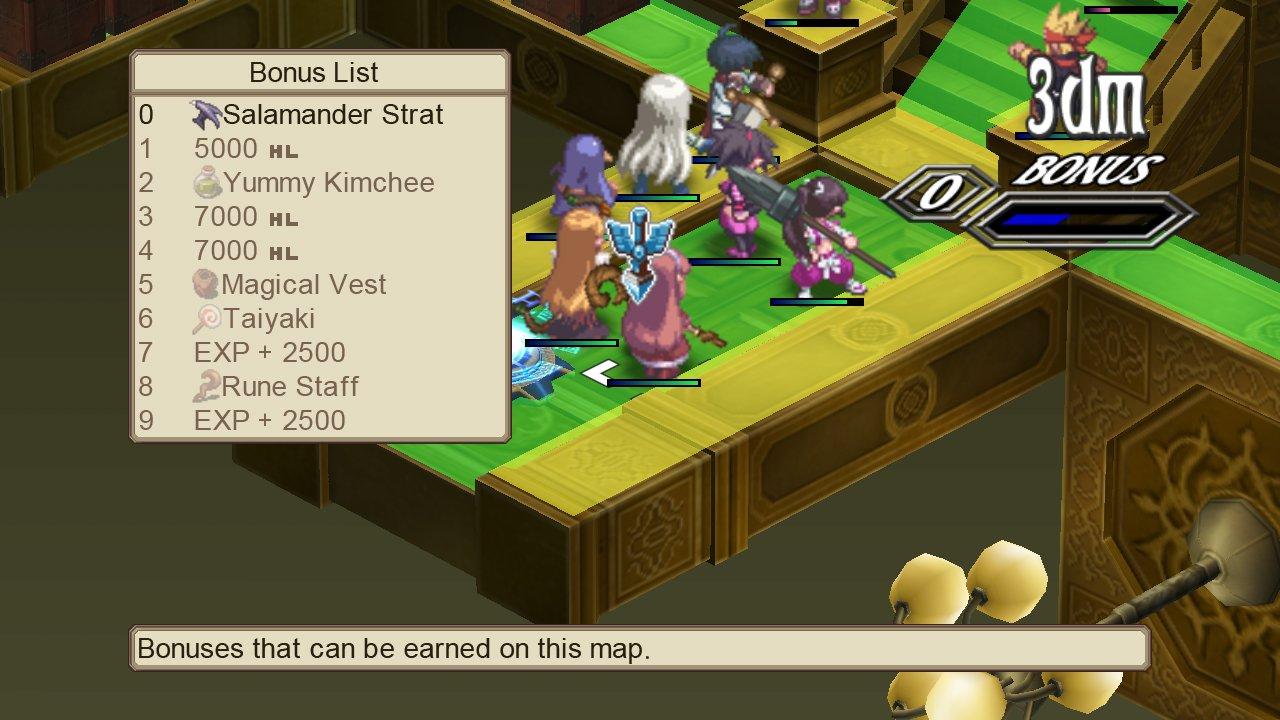Open rank 2 Yummy Kimchee details
Viewport: 1280px width, 720px height.
310,182
